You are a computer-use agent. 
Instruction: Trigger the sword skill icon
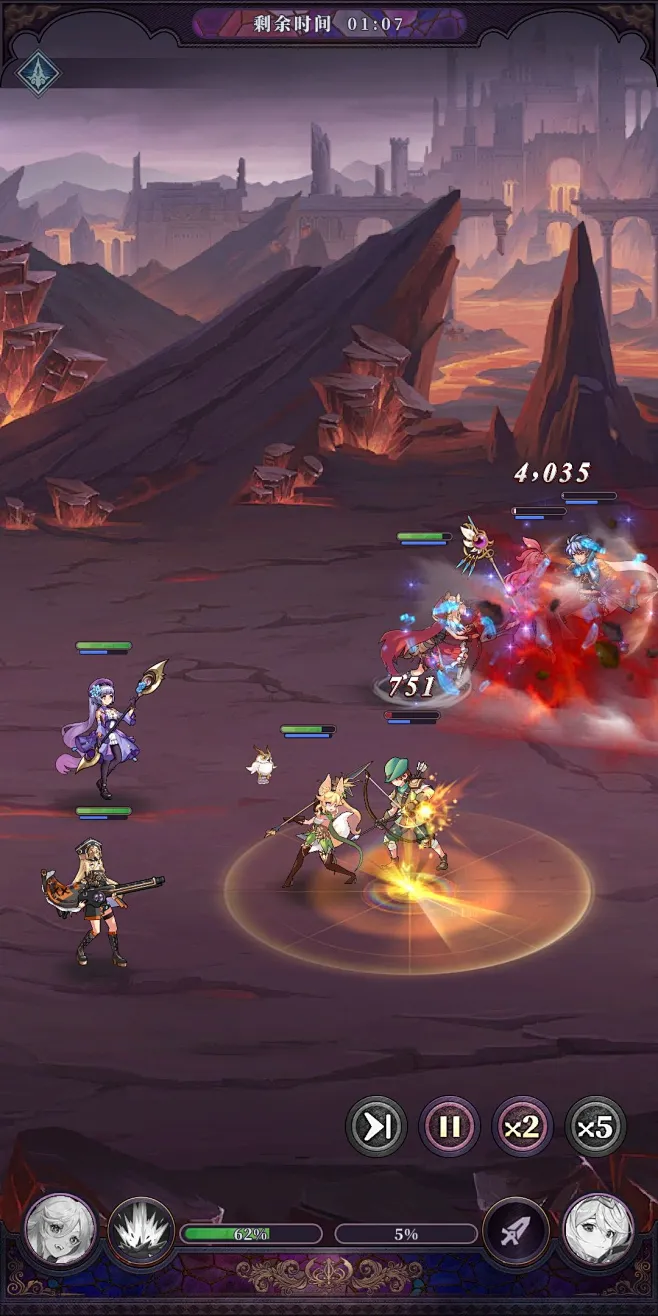(x=516, y=1231)
